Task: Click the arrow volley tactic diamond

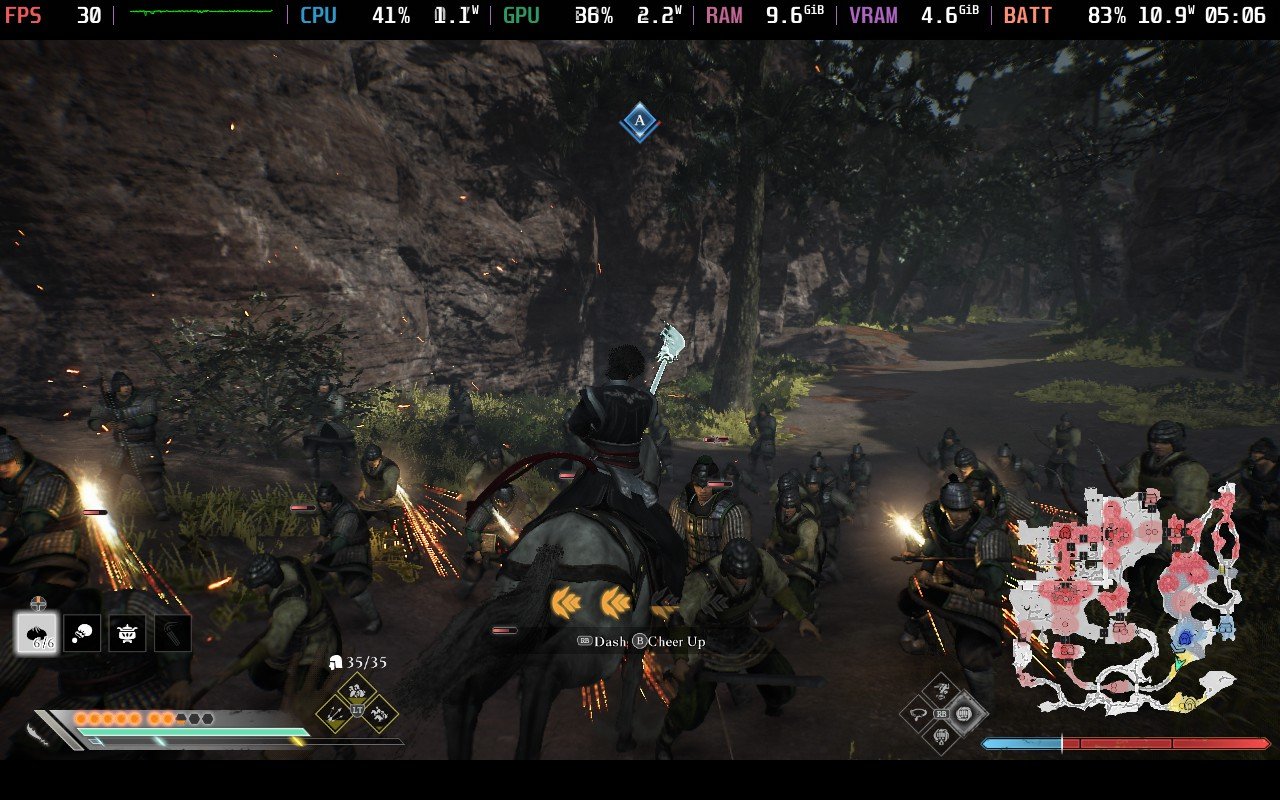Action: [333, 714]
